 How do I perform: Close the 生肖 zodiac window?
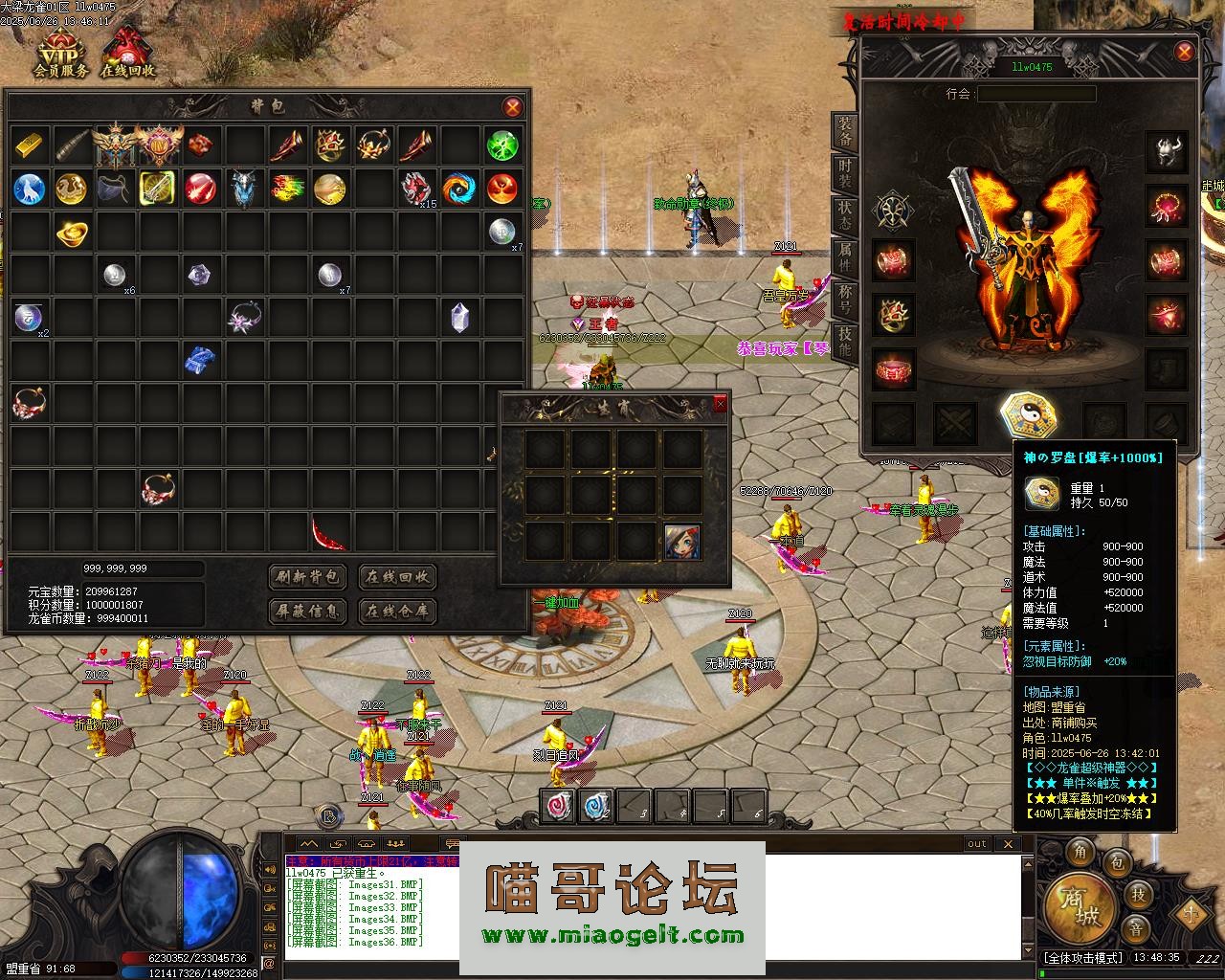click(x=720, y=404)
